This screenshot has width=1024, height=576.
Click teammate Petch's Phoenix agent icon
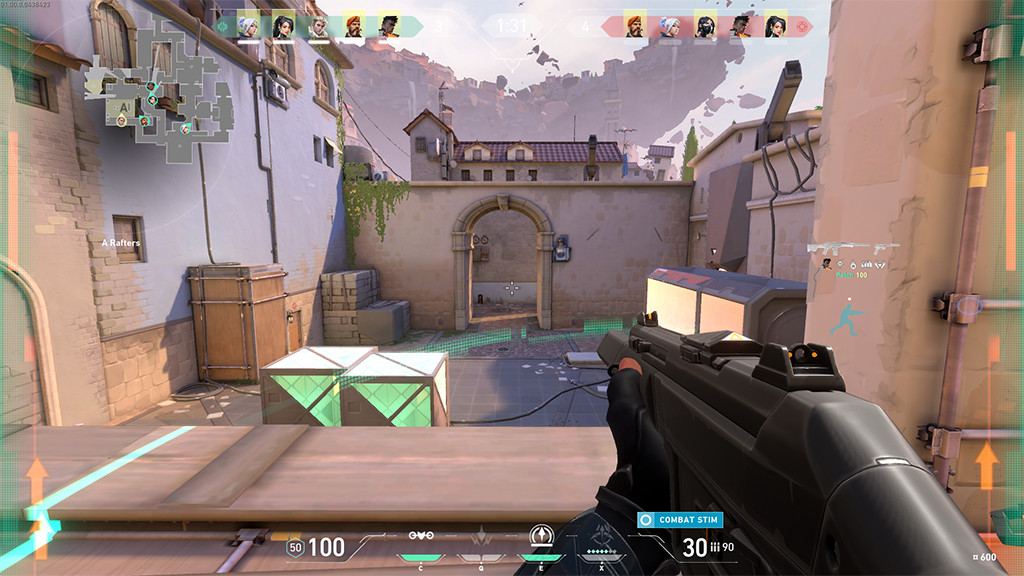click(827, 264)
